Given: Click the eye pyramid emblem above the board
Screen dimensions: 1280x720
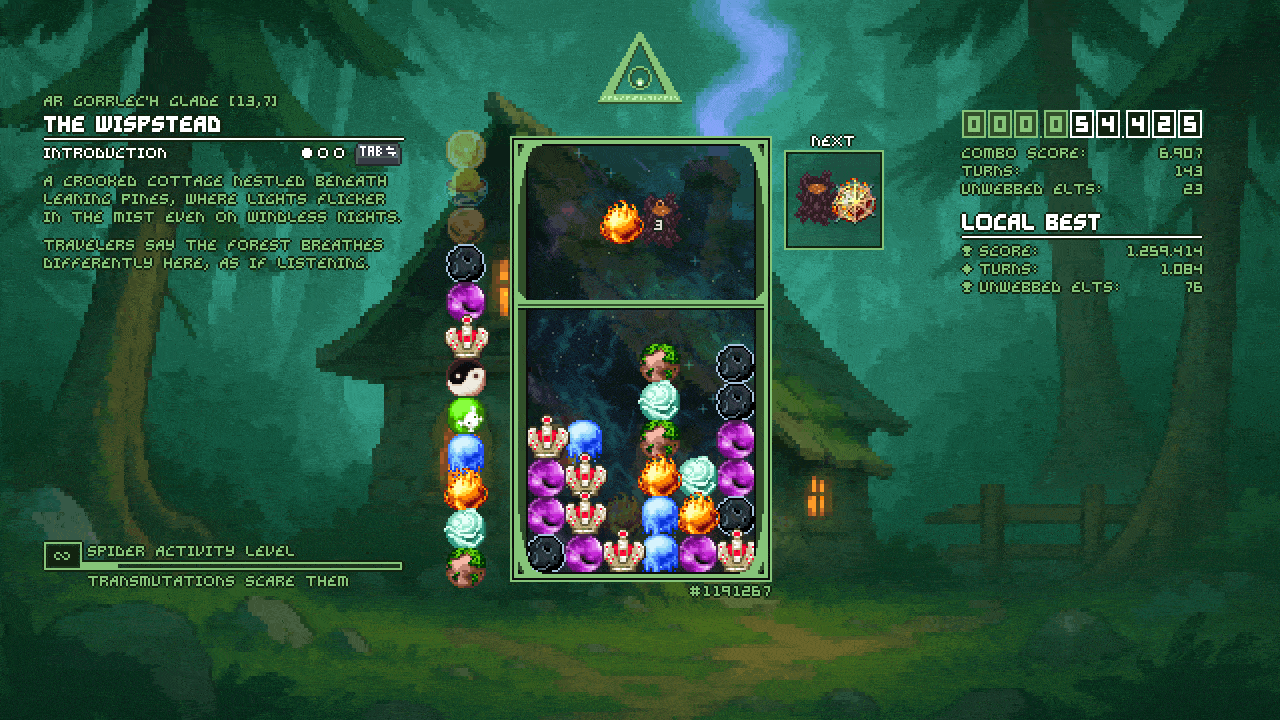Looking at the screenshot, I should 640,70.
